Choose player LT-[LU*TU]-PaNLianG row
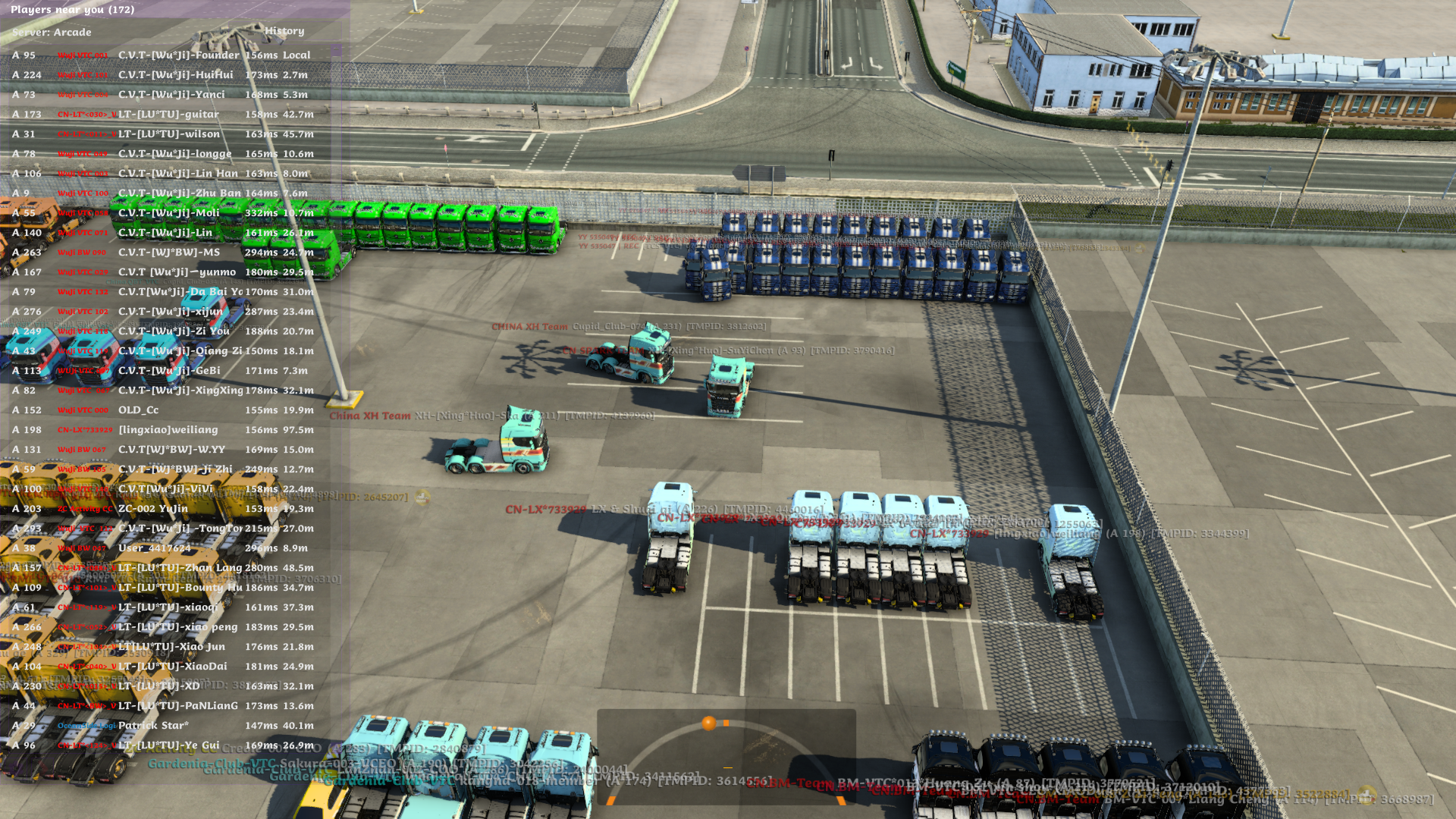 tap(177, 706)
